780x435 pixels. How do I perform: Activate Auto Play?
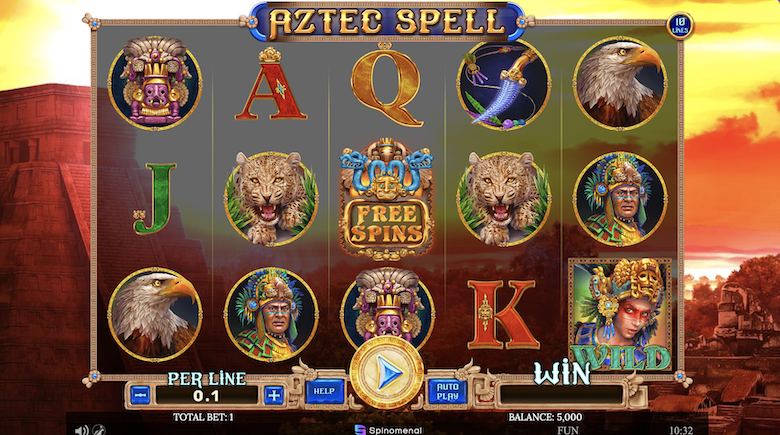(446, 391)
